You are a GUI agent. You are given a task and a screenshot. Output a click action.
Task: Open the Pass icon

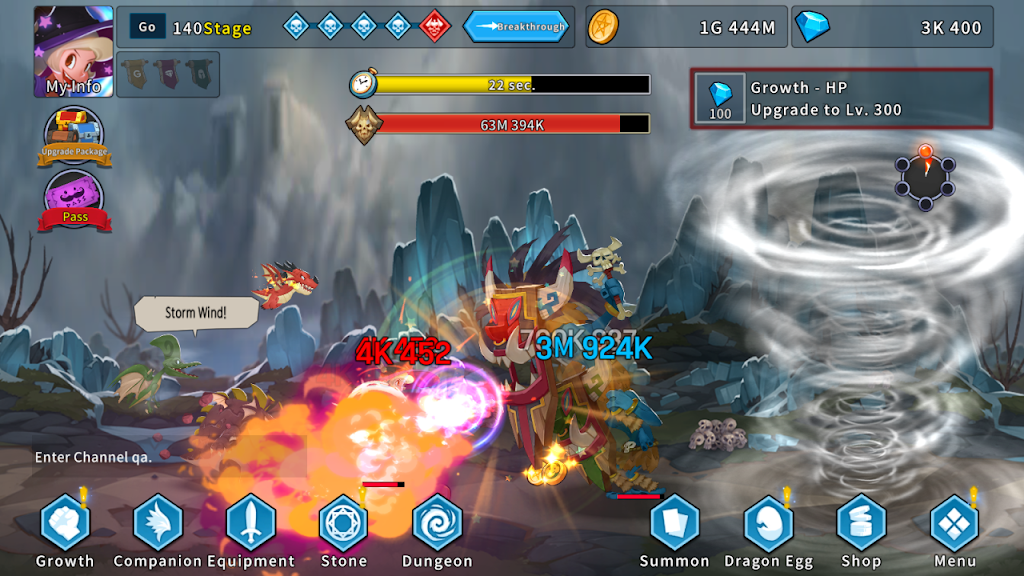[x=74, y=200]
